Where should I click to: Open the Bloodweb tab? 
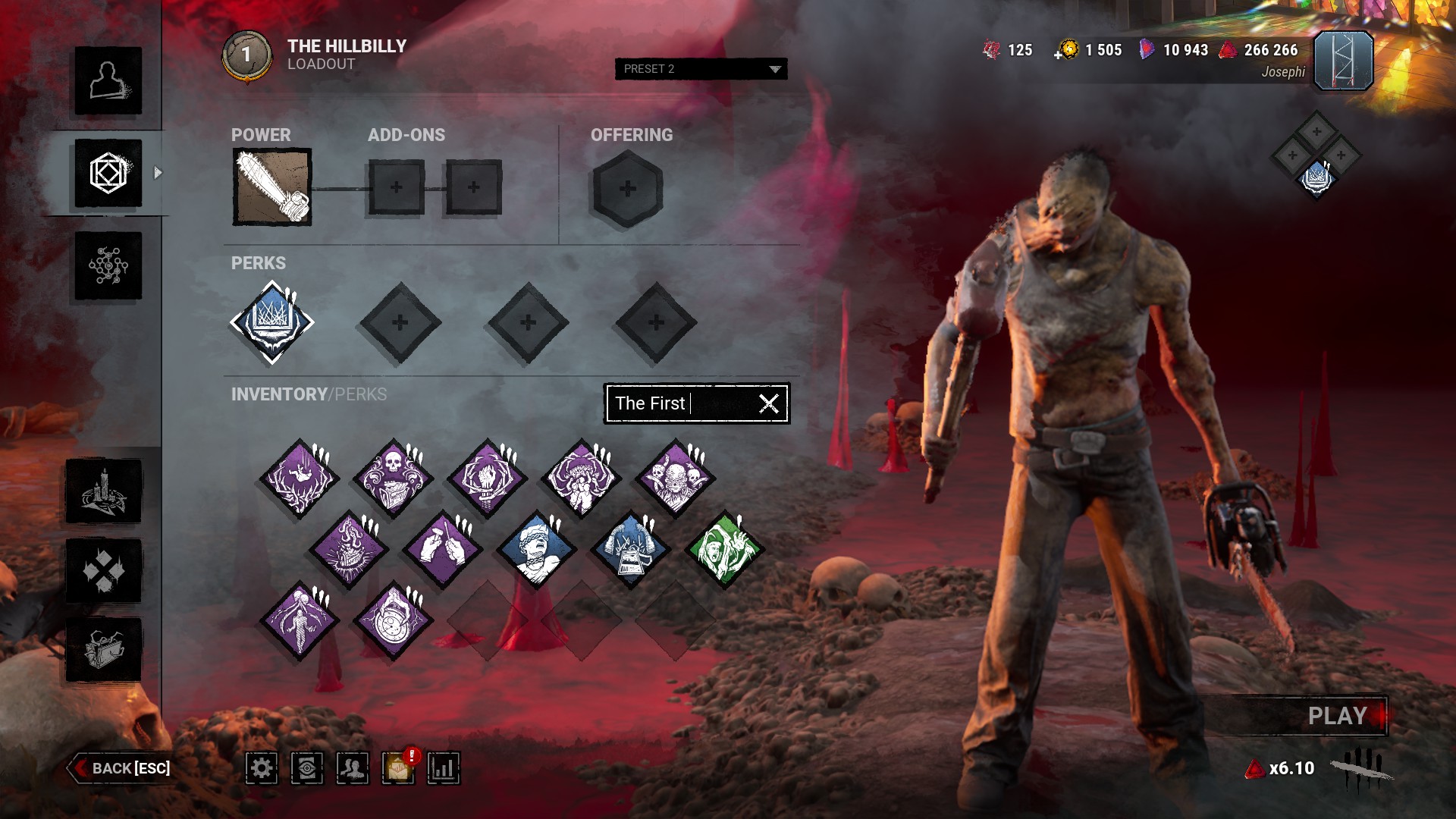coord(108,266)
